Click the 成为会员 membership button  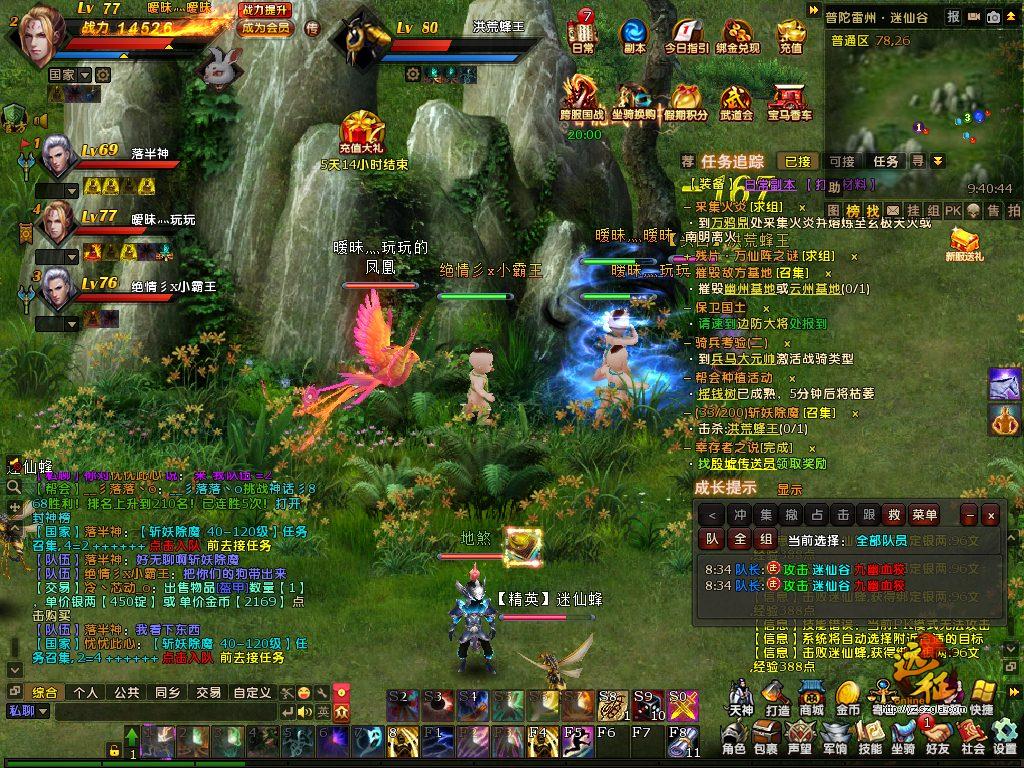click(x=266, y=28)
